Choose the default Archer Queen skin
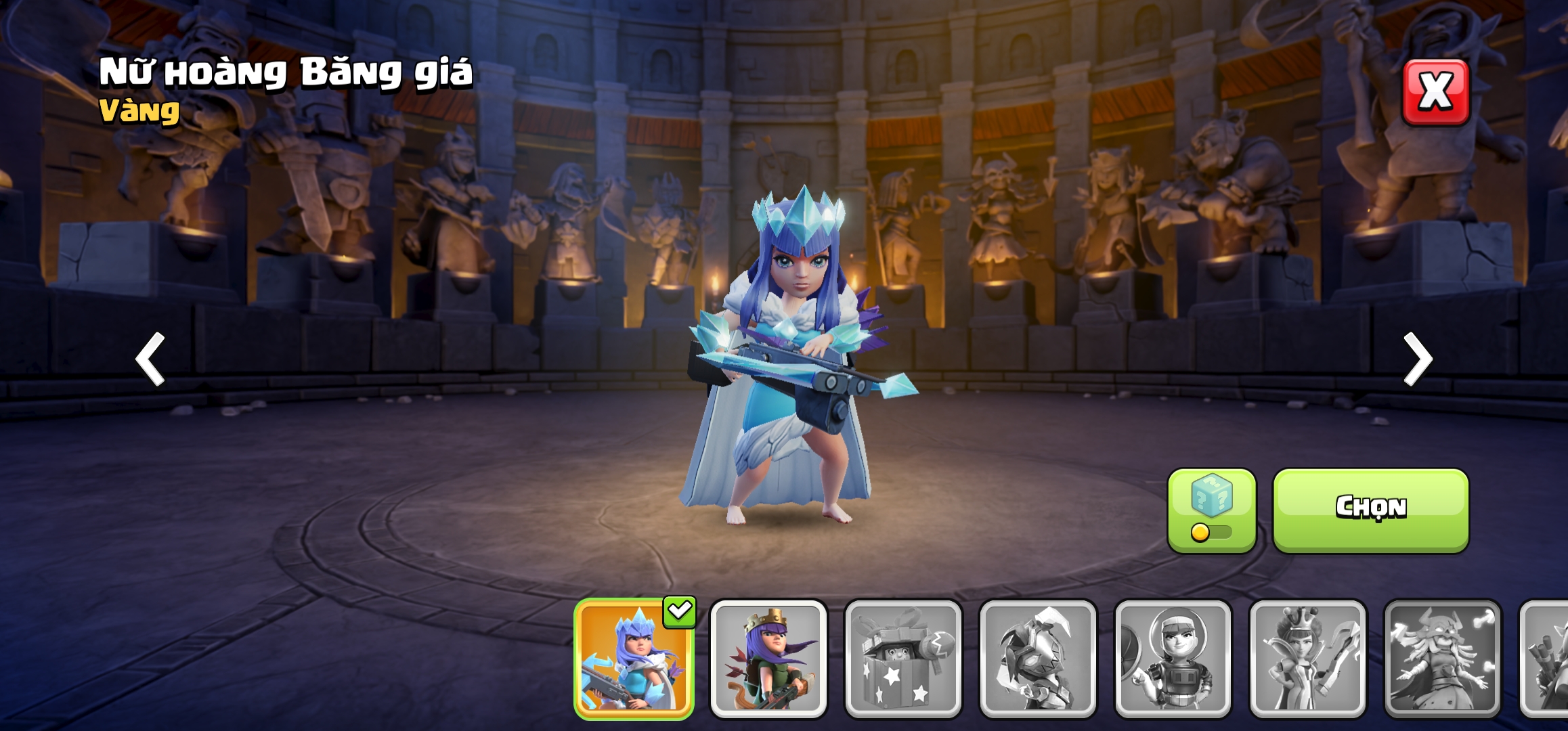The height and width of the screenshot is (731, 1568). pos(768,658)
